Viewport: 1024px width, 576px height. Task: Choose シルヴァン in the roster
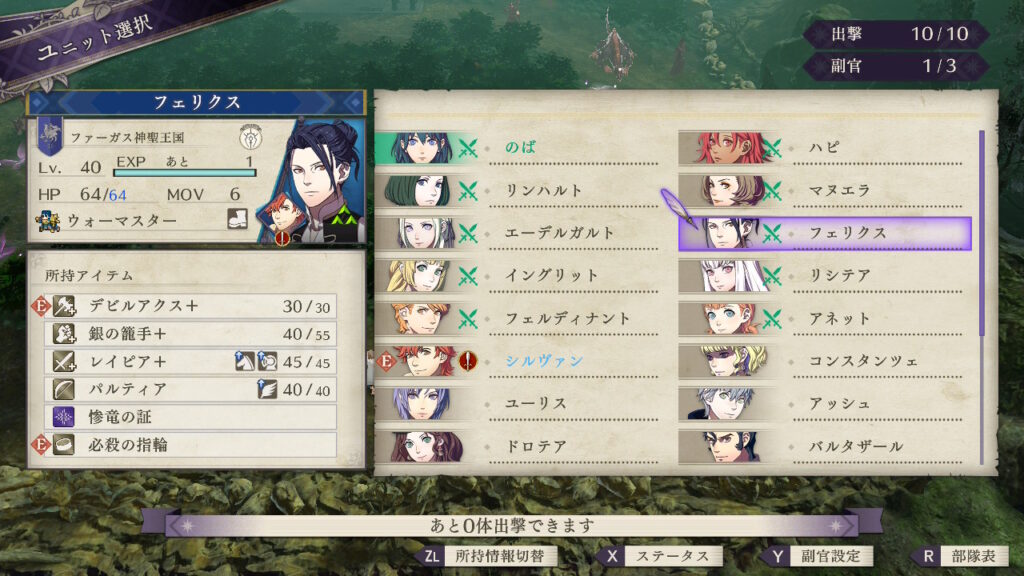520,361
